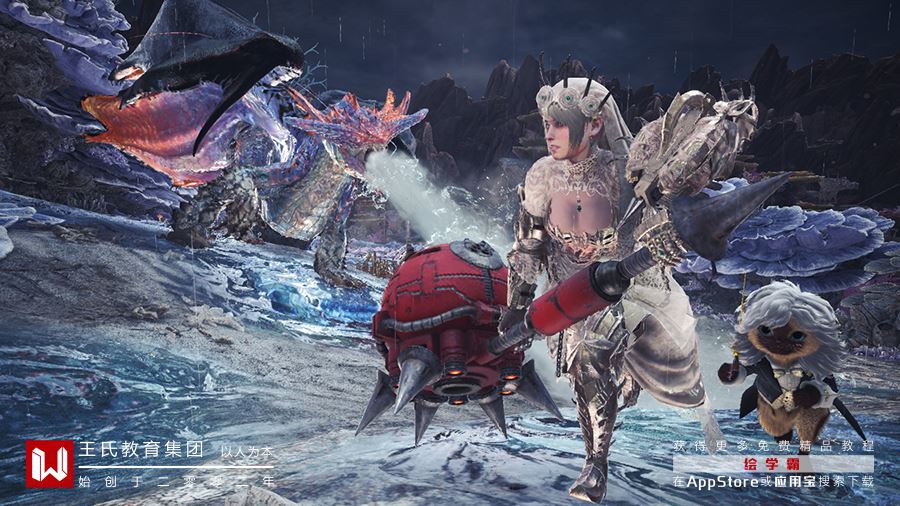The image size is (900, 506).
Task: Click the red W logo of 王氏教育集团
Action: [x=49, y=463]
